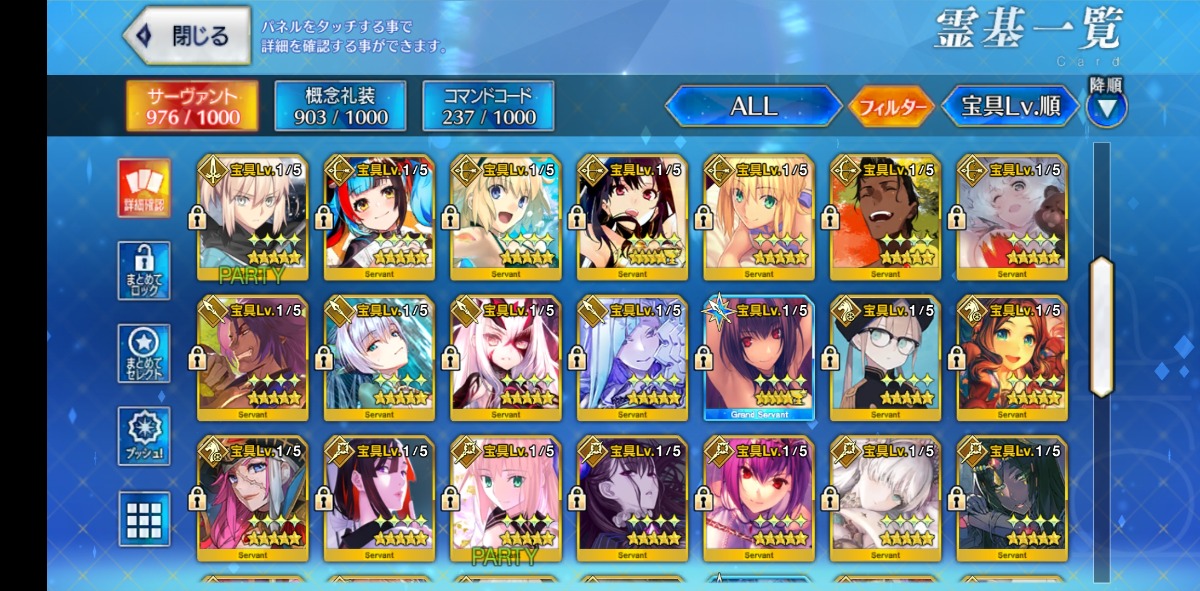Image resolution: width=1200 pixels, height=591 pixels.
Task: Close the card list with 閉じる
Action: tap(188, 36)
